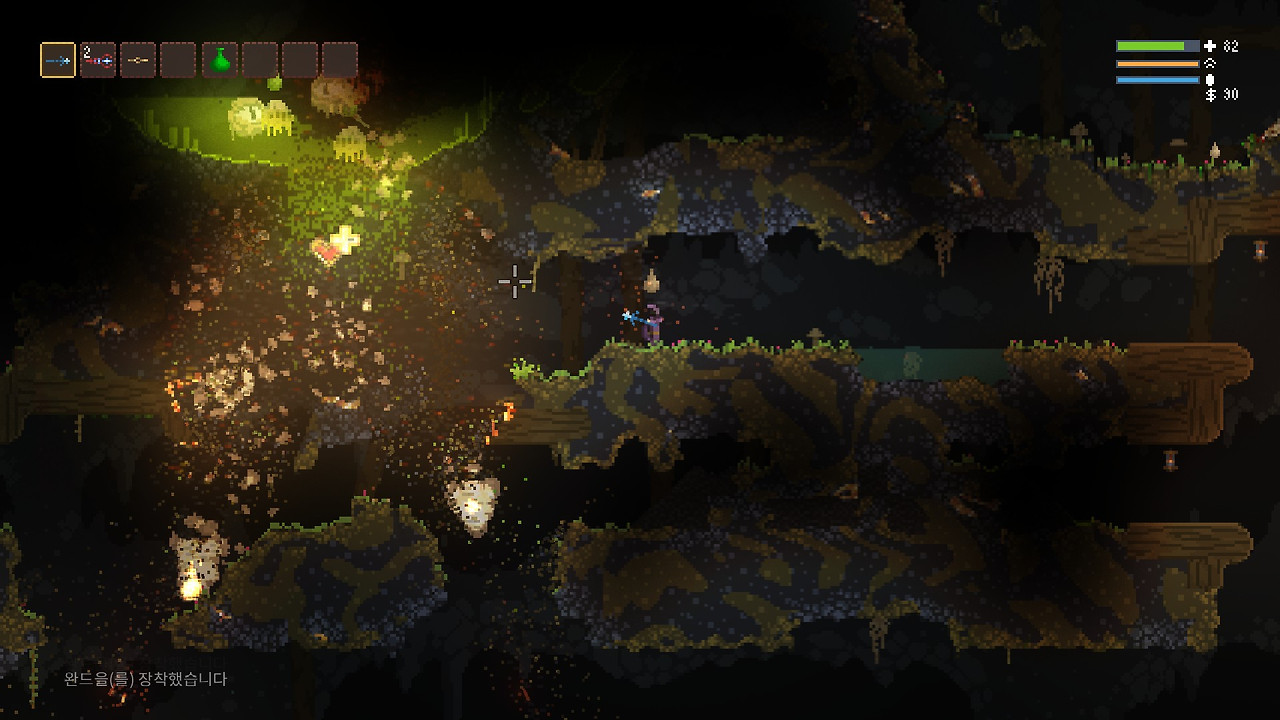Image resolution: width=1280 pixels, height=720 pixels.
Task: Equip the small golden wand
Action: click(138, 60)
